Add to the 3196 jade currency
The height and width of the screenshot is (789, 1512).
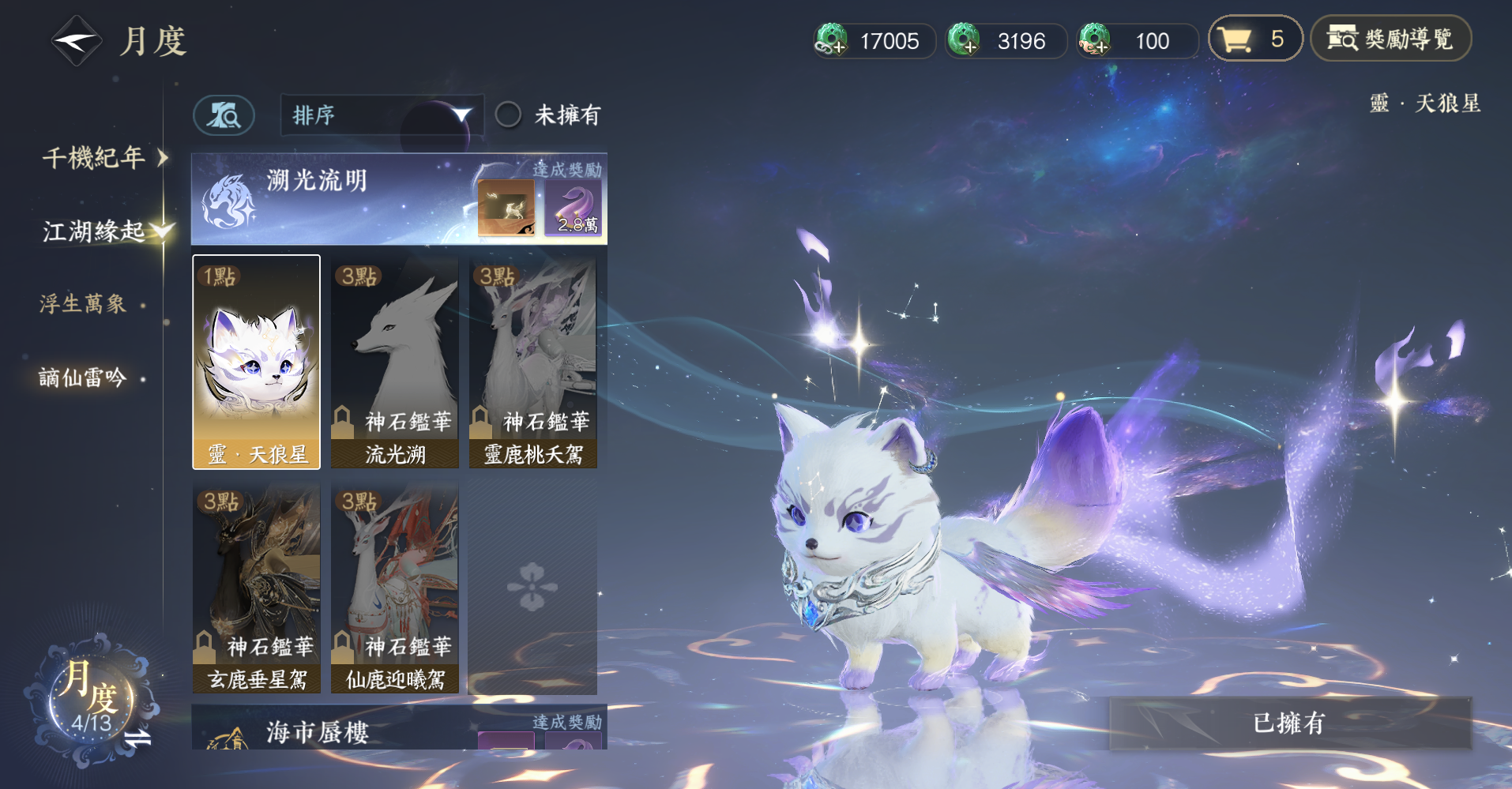click(965, 40)
